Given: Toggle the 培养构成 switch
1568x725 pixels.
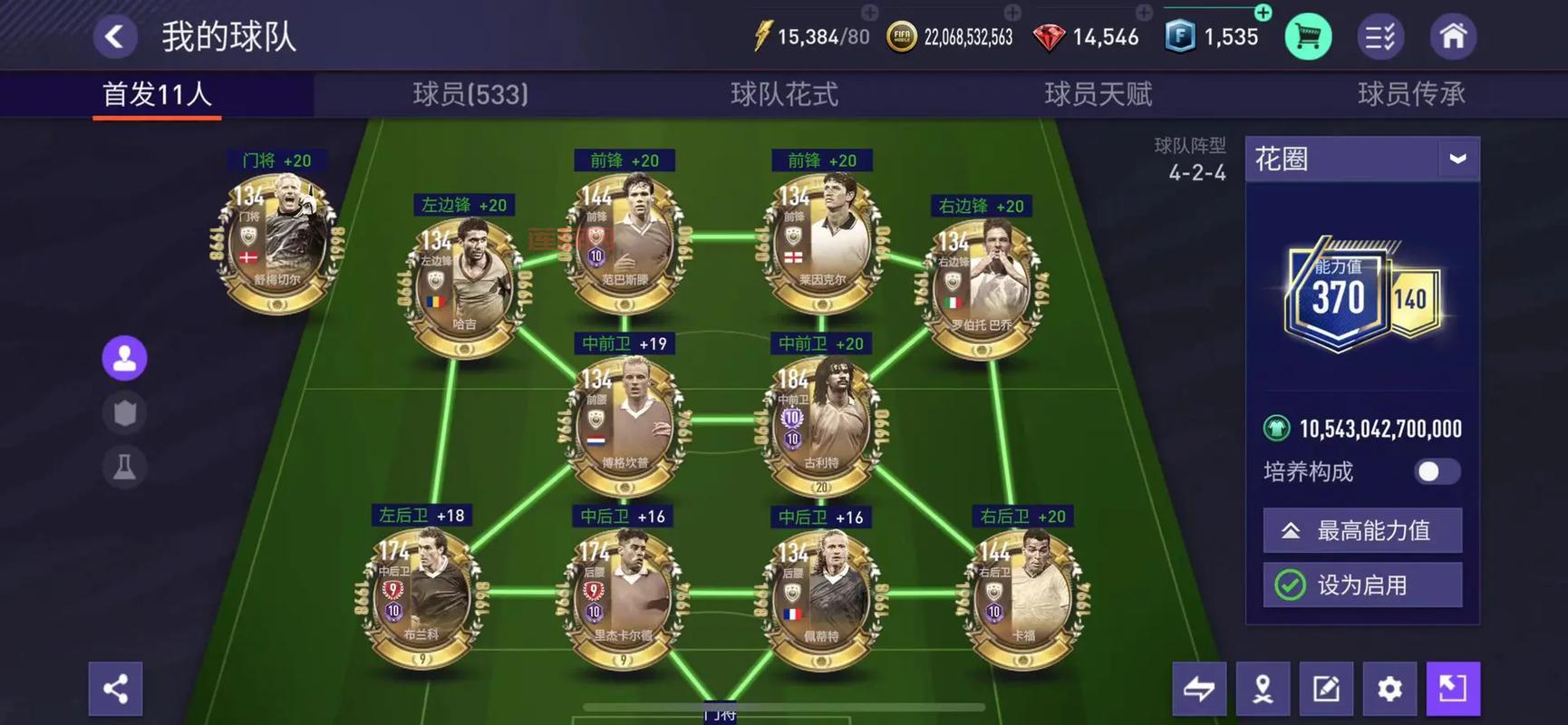Looking at the screenshot, I should tap(1437, 471).
